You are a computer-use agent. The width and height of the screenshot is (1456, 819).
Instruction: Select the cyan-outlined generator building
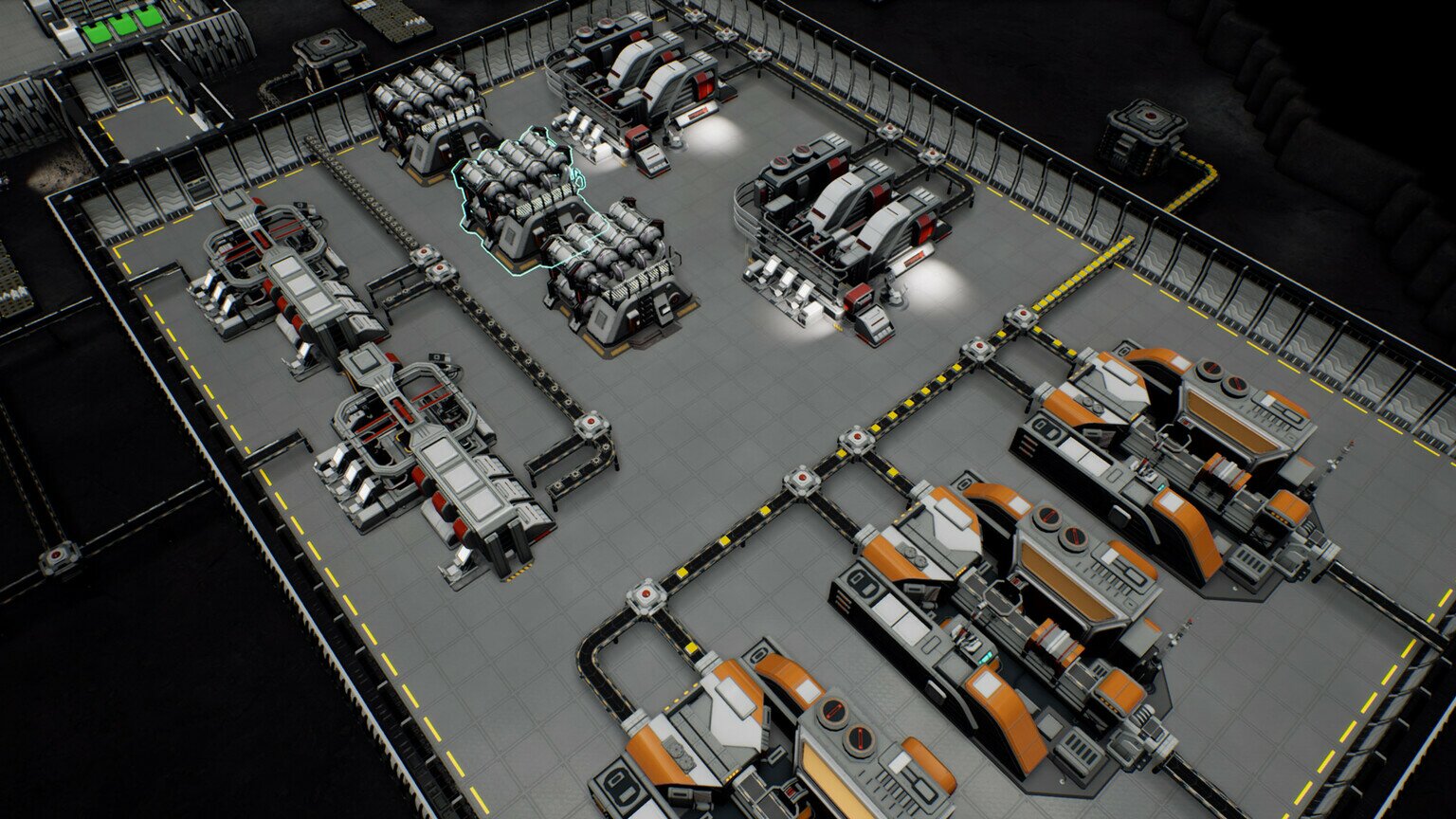click(x=519, y=199)
